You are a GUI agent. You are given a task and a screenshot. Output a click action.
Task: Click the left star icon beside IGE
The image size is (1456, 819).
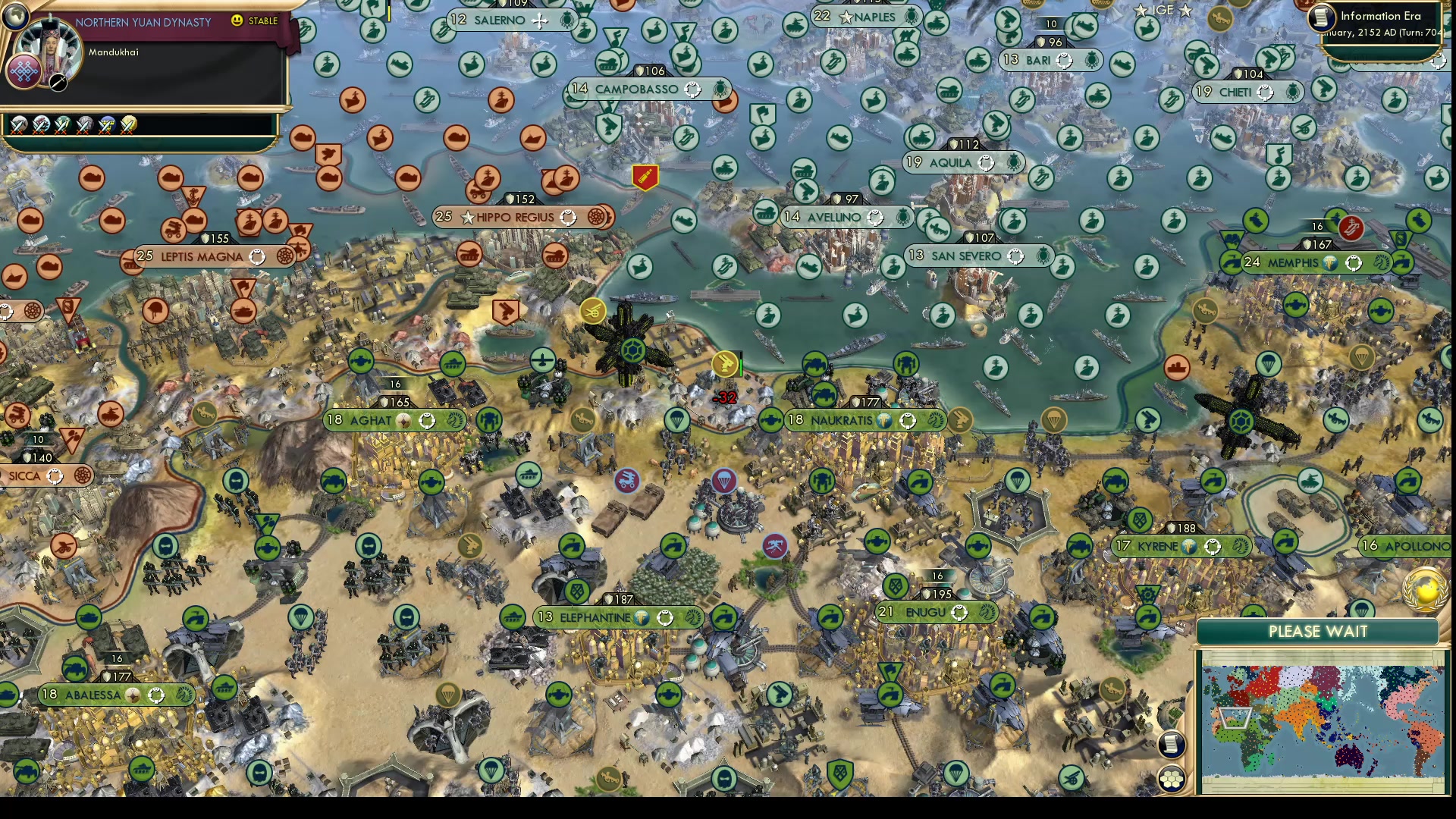coord(1141,11)
